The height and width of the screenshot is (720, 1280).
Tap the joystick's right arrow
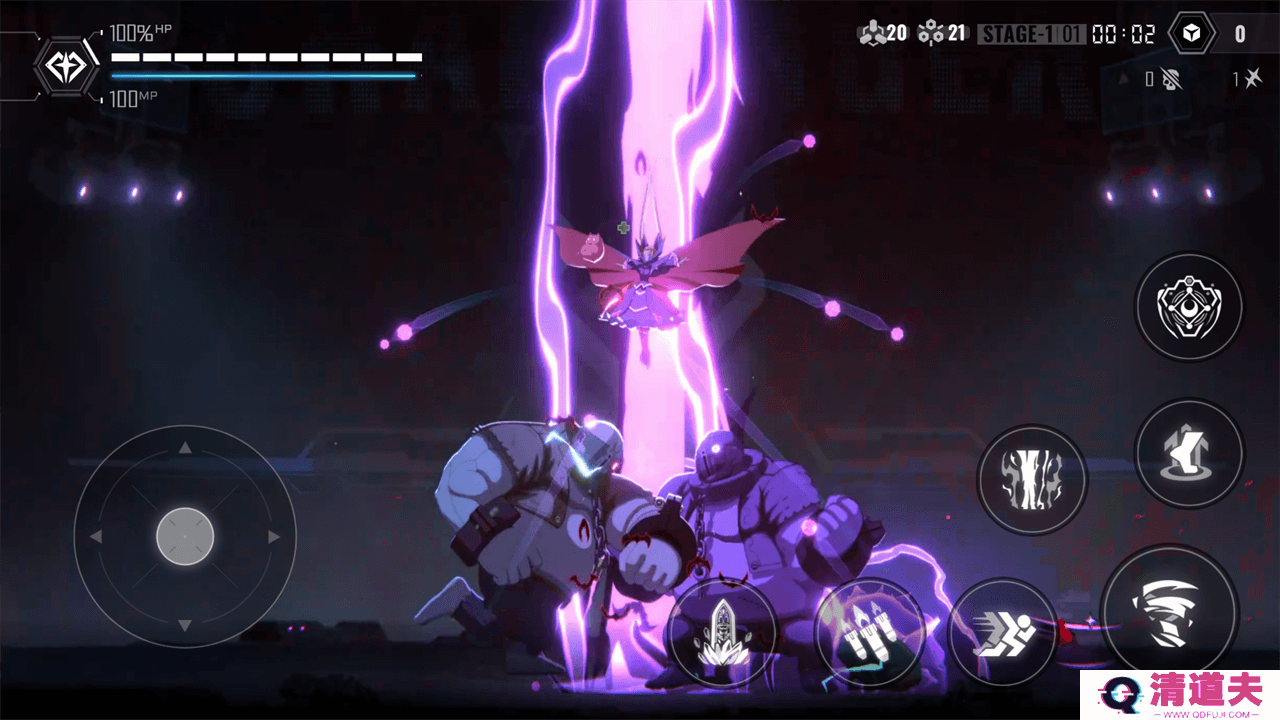coord(274,537)
